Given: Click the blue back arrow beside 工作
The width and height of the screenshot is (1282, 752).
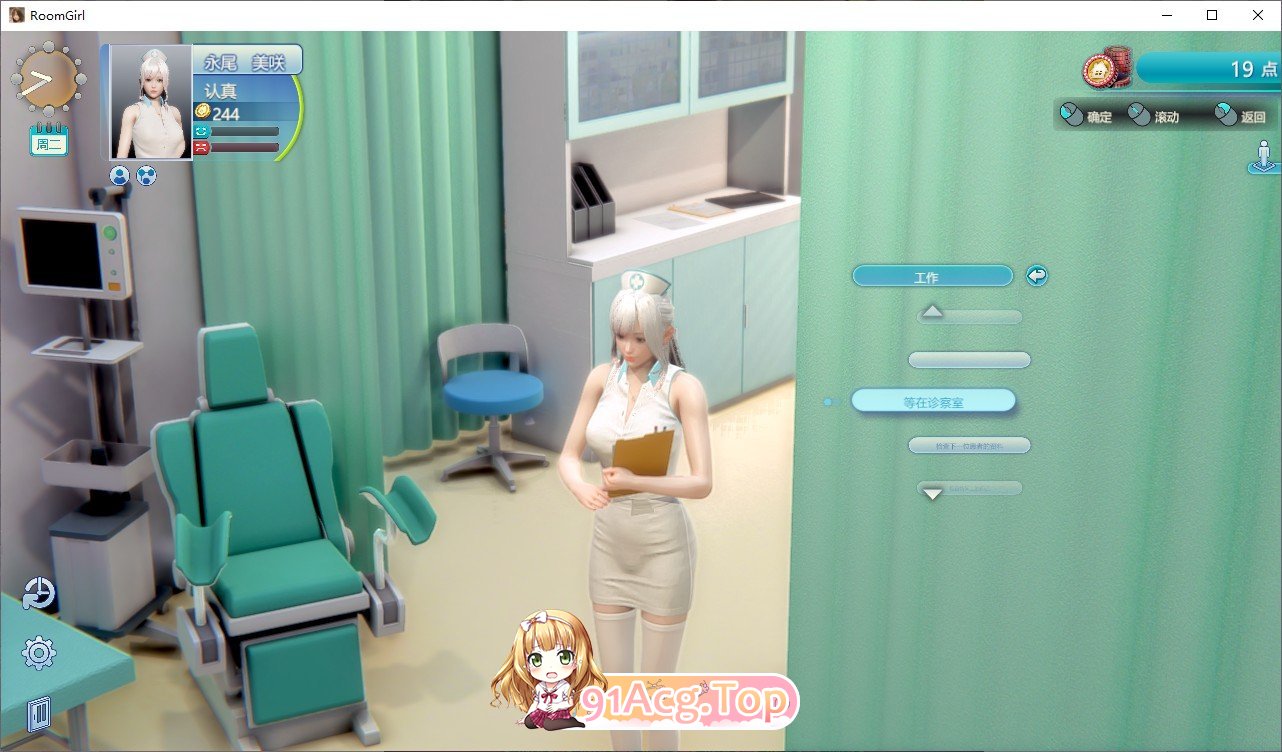Looking at the screenshot, I should click(x=1036, y=275).
